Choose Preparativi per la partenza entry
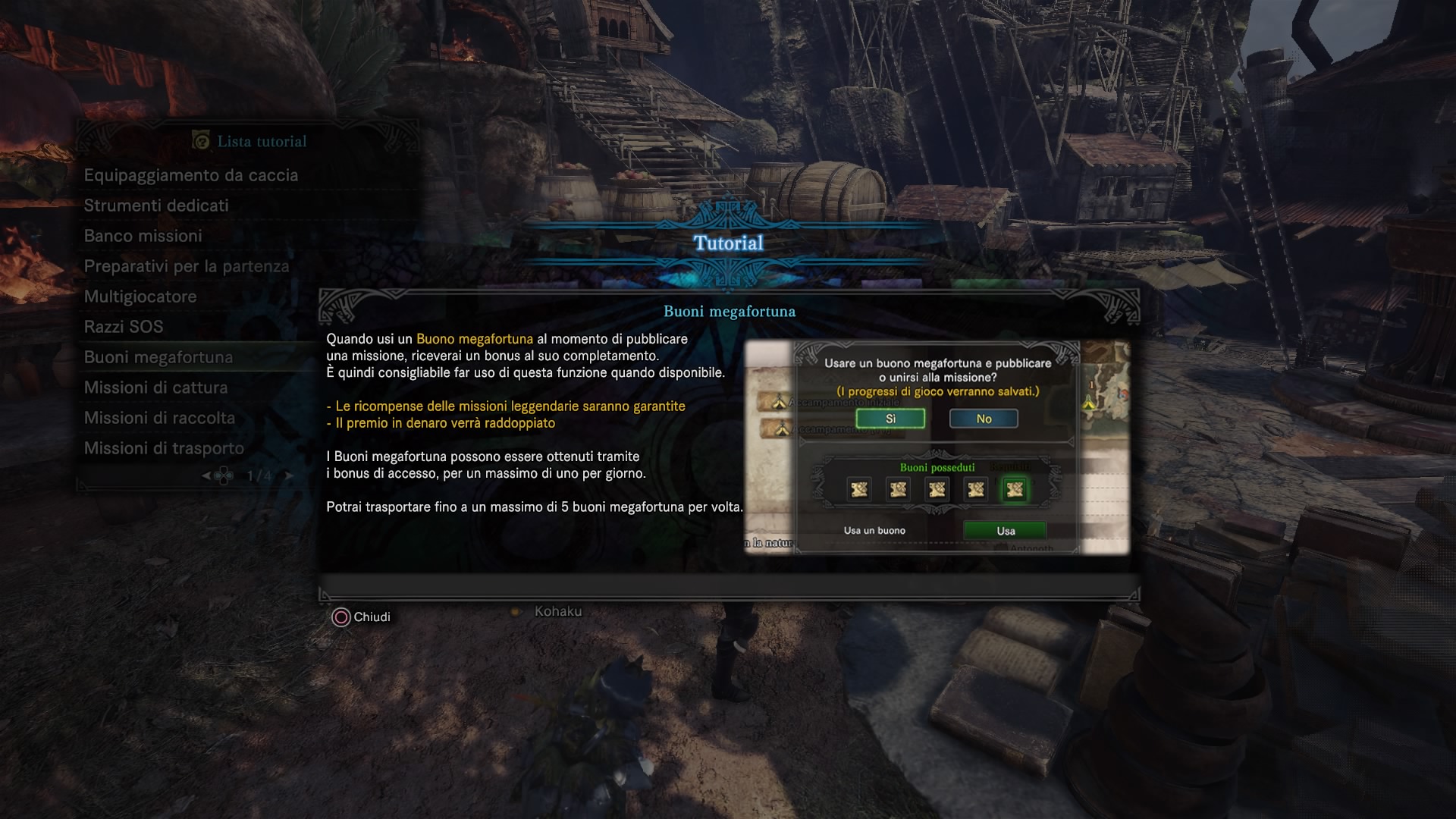The image size is (1456, 819). point(187,266)
